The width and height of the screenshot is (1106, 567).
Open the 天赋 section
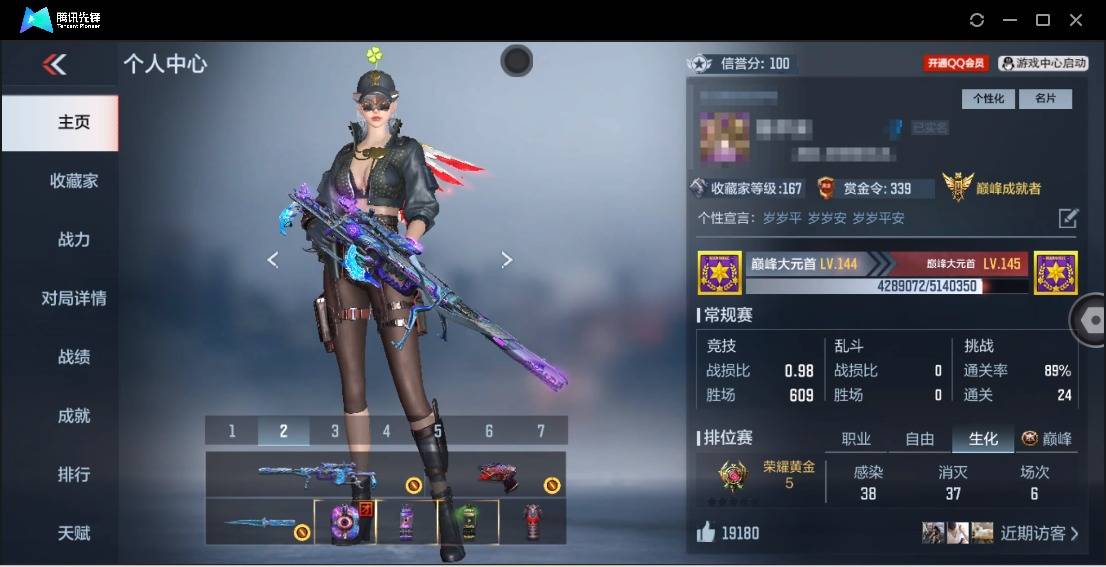point(74,533)
